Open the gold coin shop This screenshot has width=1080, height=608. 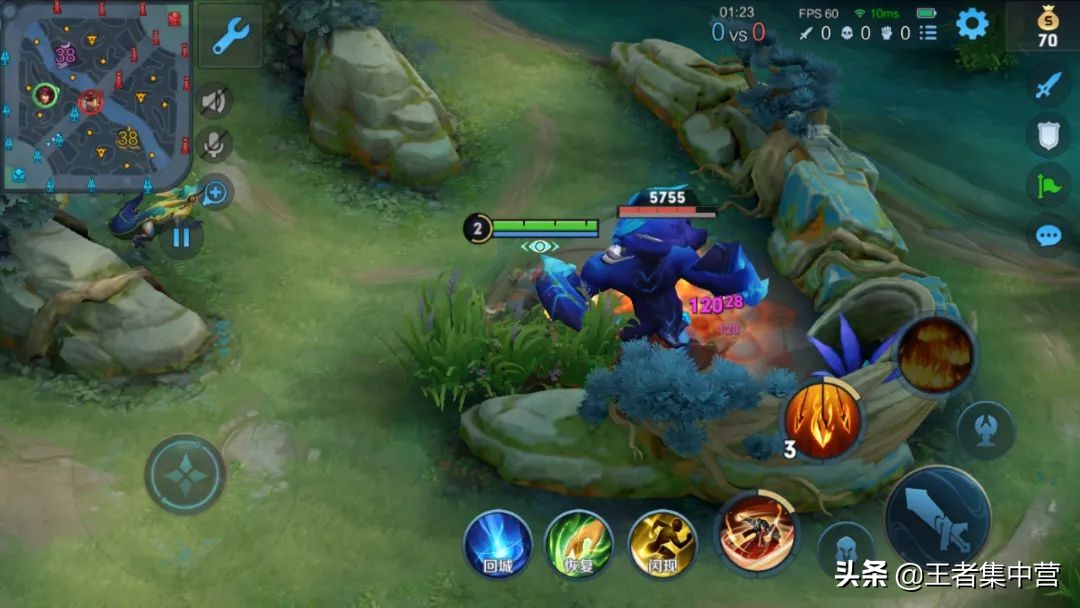click(x=1046, y=27)
